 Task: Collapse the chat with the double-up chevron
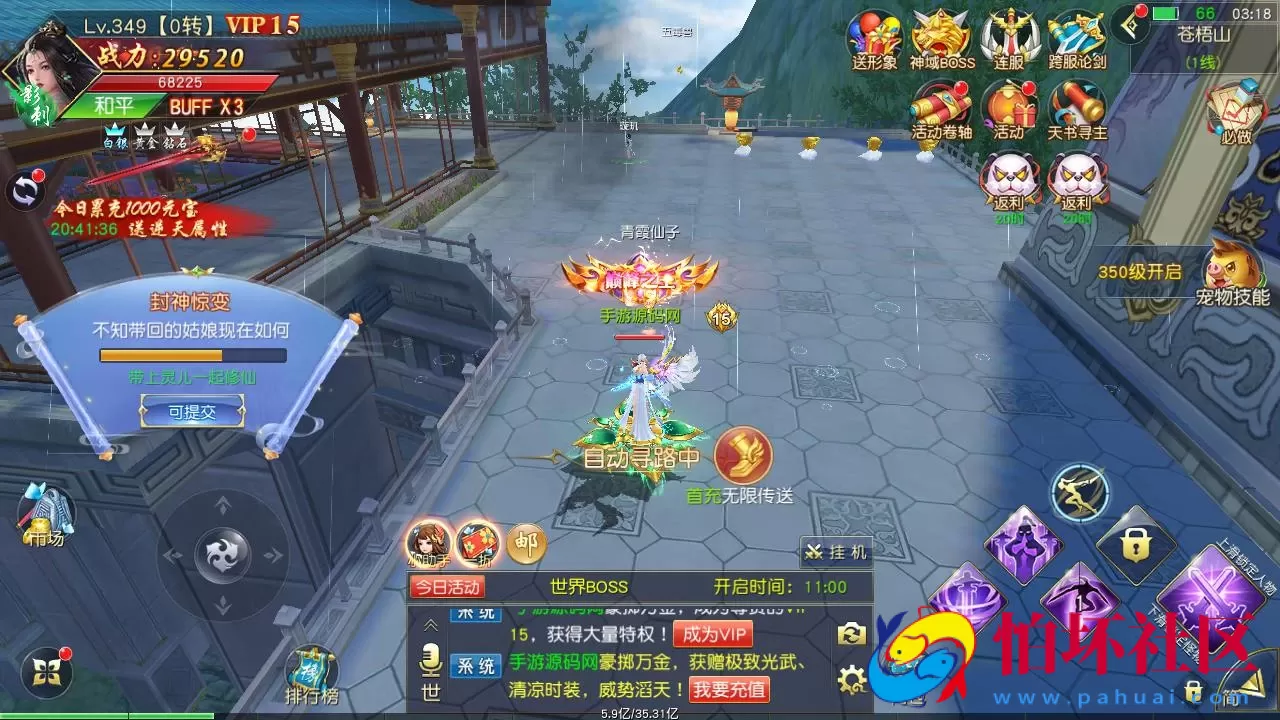point(429,625)
